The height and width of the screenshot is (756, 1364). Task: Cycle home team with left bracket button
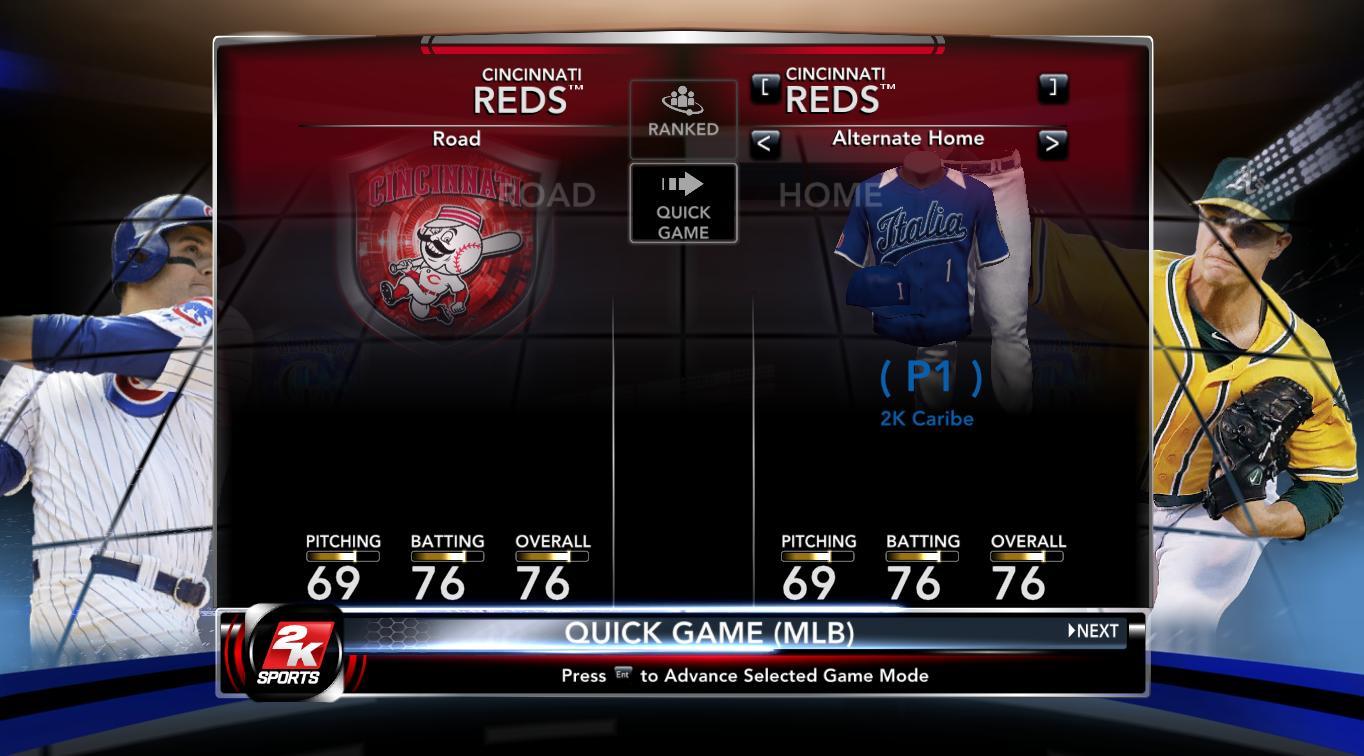764,87
